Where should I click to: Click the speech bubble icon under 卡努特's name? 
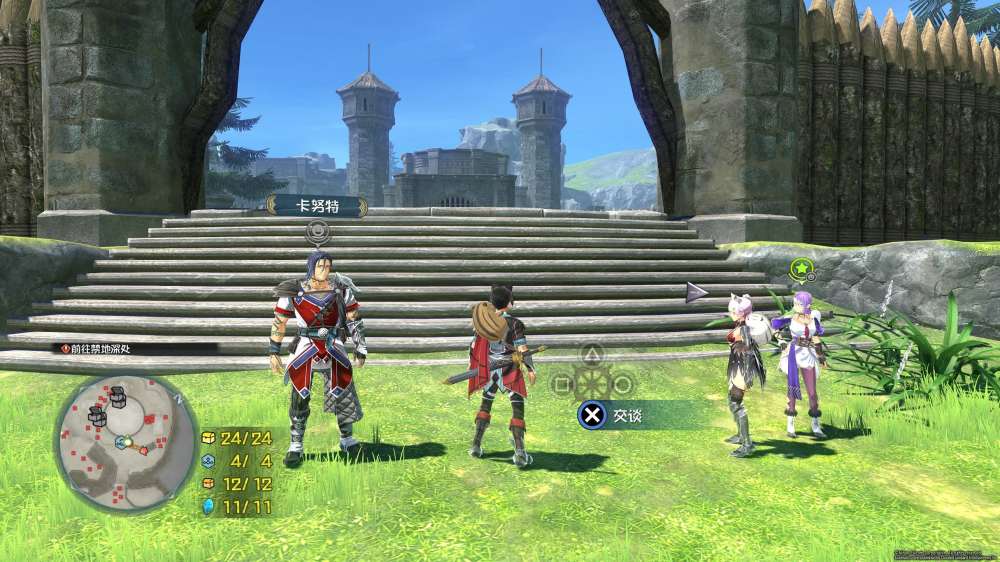click(x=317, y=234)
